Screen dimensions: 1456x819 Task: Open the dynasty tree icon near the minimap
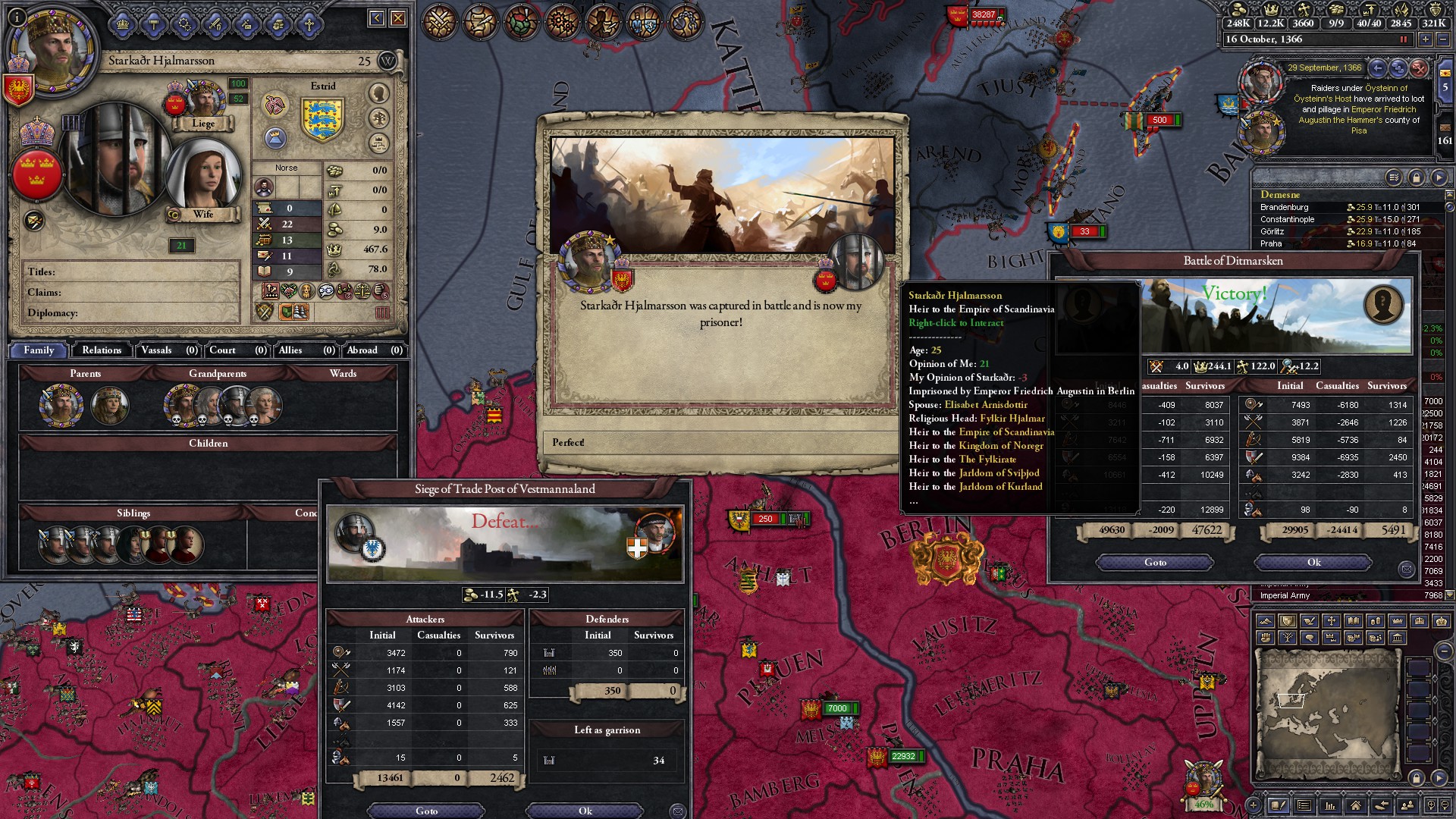pos(1286,639)
